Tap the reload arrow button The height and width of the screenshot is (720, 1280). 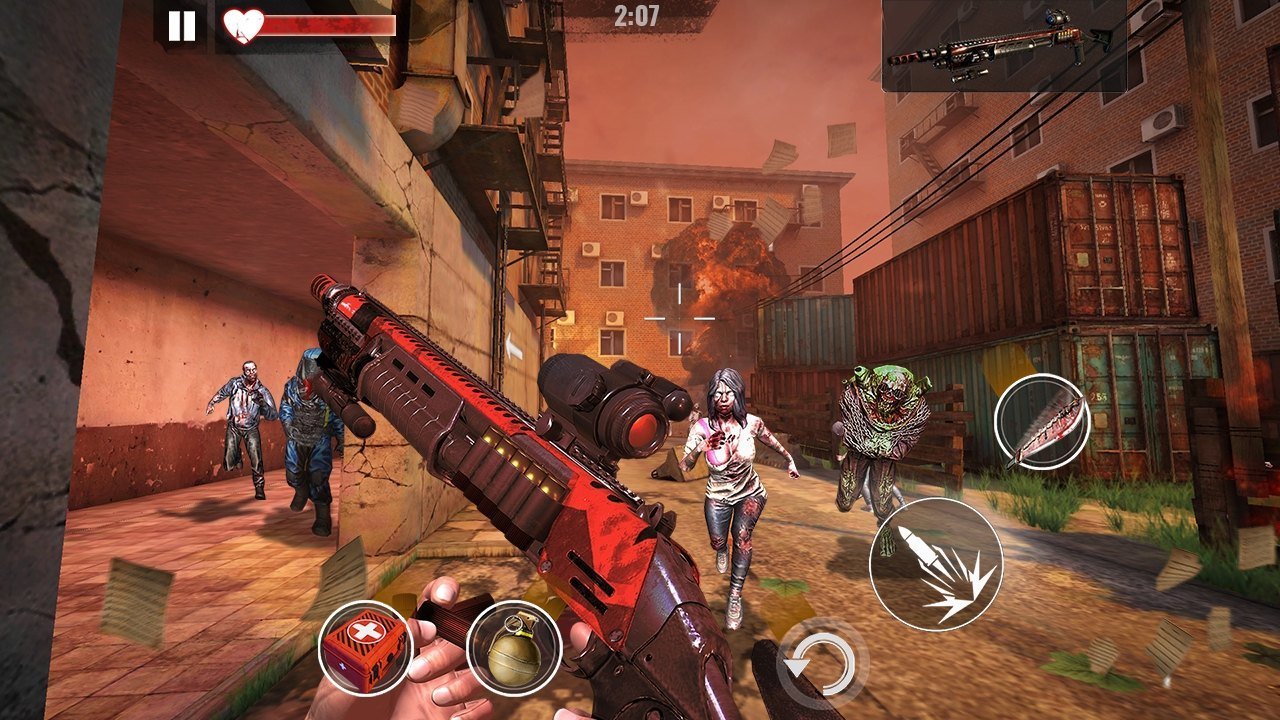(x=822, y=664)
